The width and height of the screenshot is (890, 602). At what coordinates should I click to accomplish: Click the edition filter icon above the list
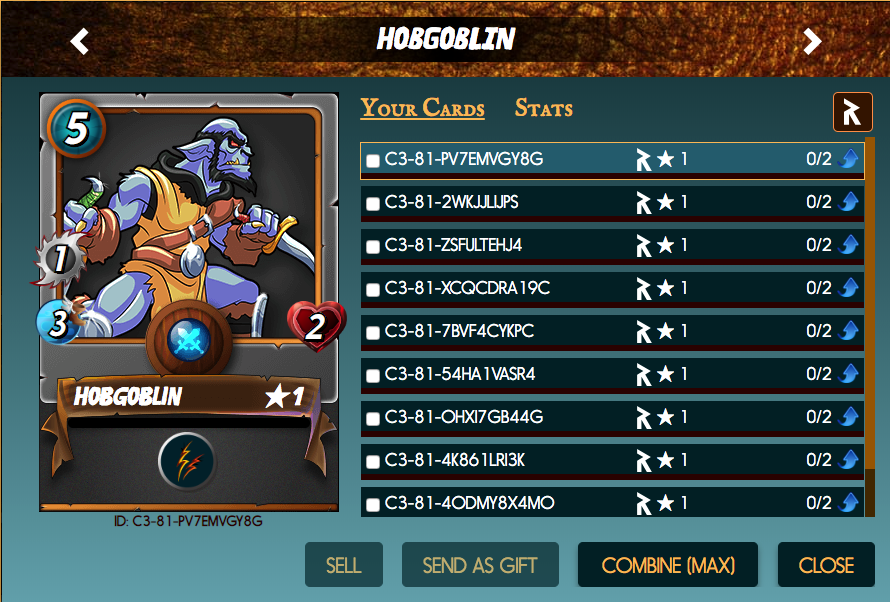(x=852, y=112)
